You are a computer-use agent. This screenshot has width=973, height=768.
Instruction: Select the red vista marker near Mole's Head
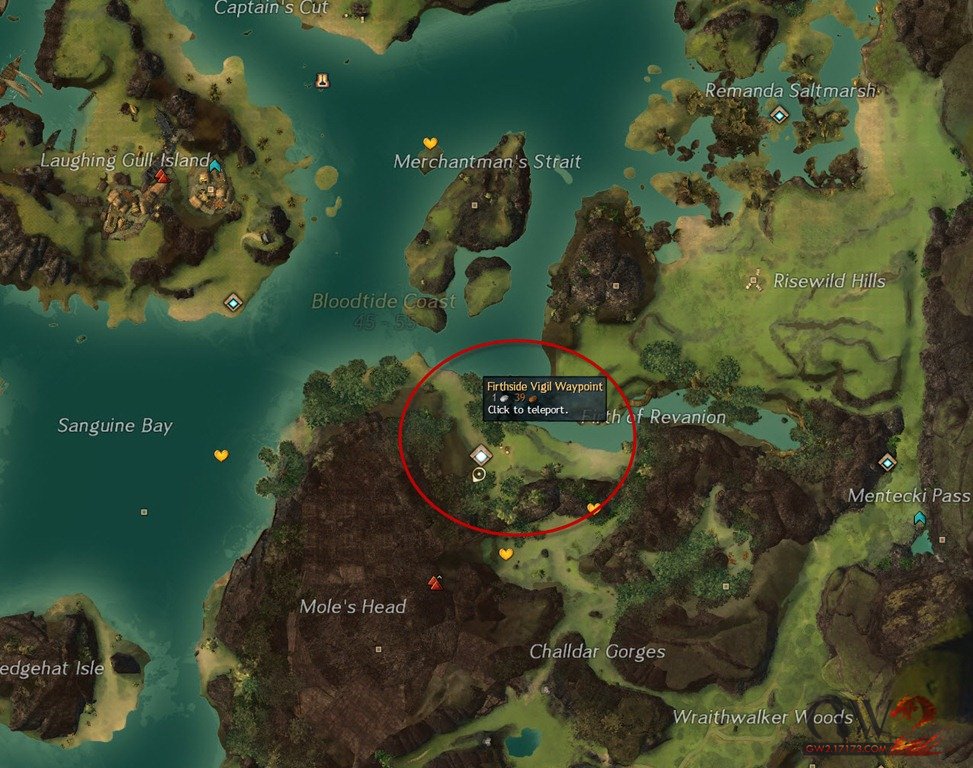434,581
